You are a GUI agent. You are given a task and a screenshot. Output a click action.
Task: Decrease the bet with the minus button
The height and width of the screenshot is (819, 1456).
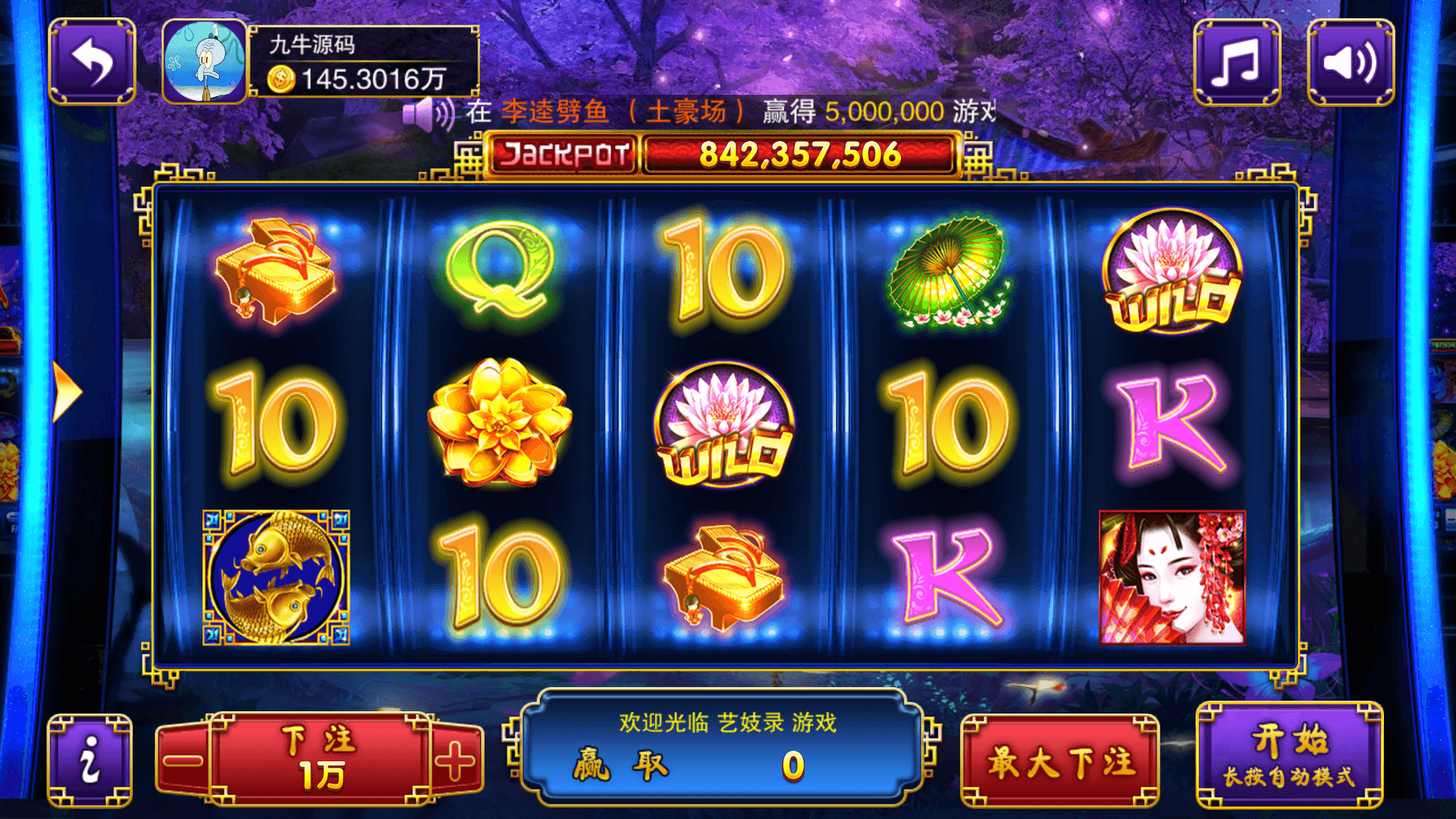tap(183, 761)
